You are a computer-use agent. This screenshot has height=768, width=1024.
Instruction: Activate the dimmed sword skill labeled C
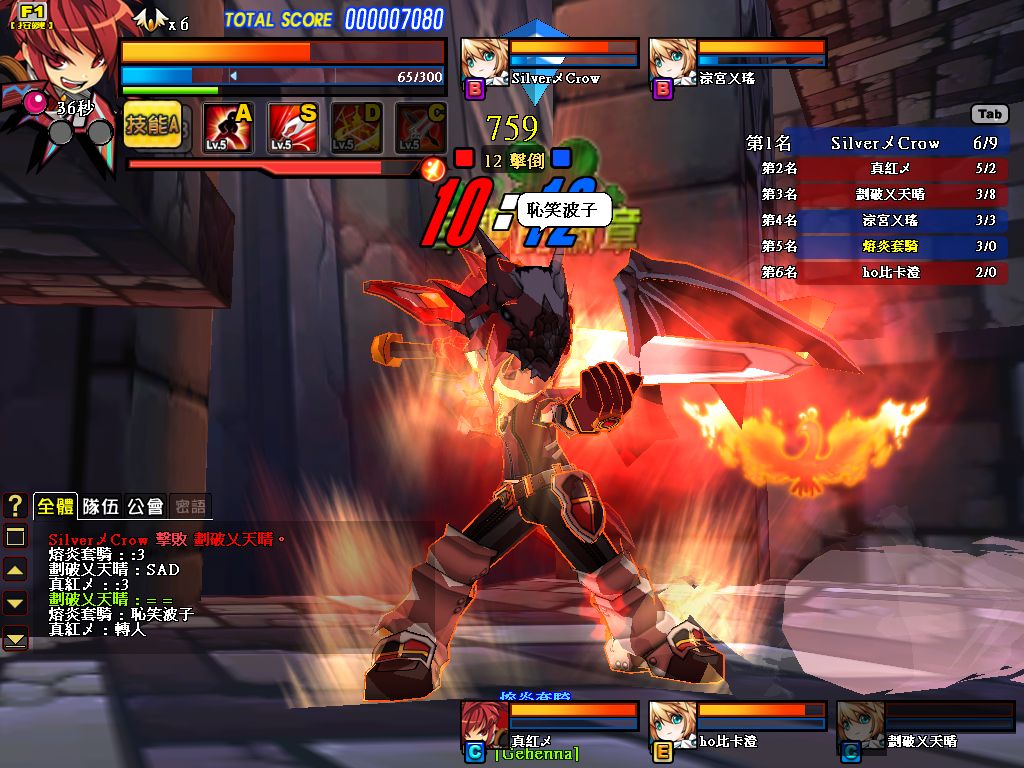click(421, 128)
